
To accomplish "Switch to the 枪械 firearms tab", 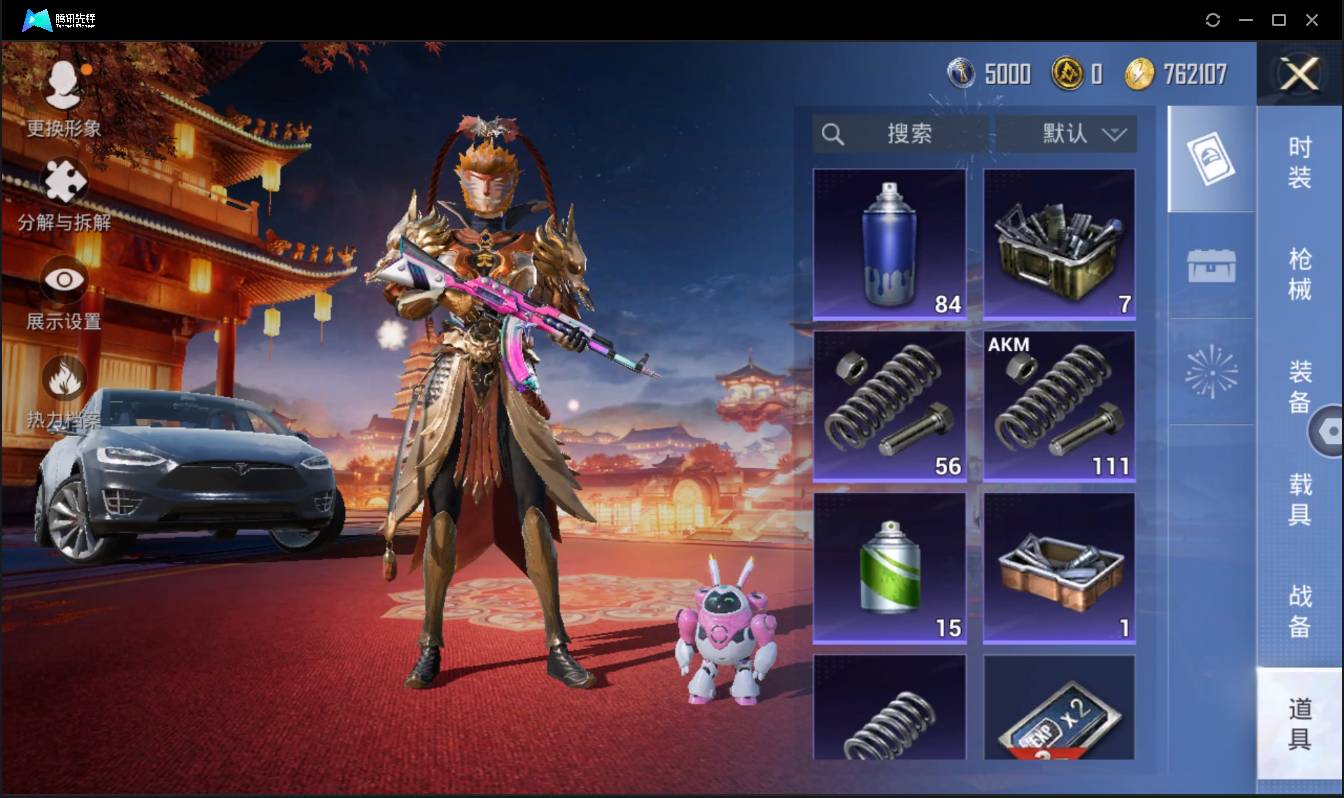I will (1299, 273).
